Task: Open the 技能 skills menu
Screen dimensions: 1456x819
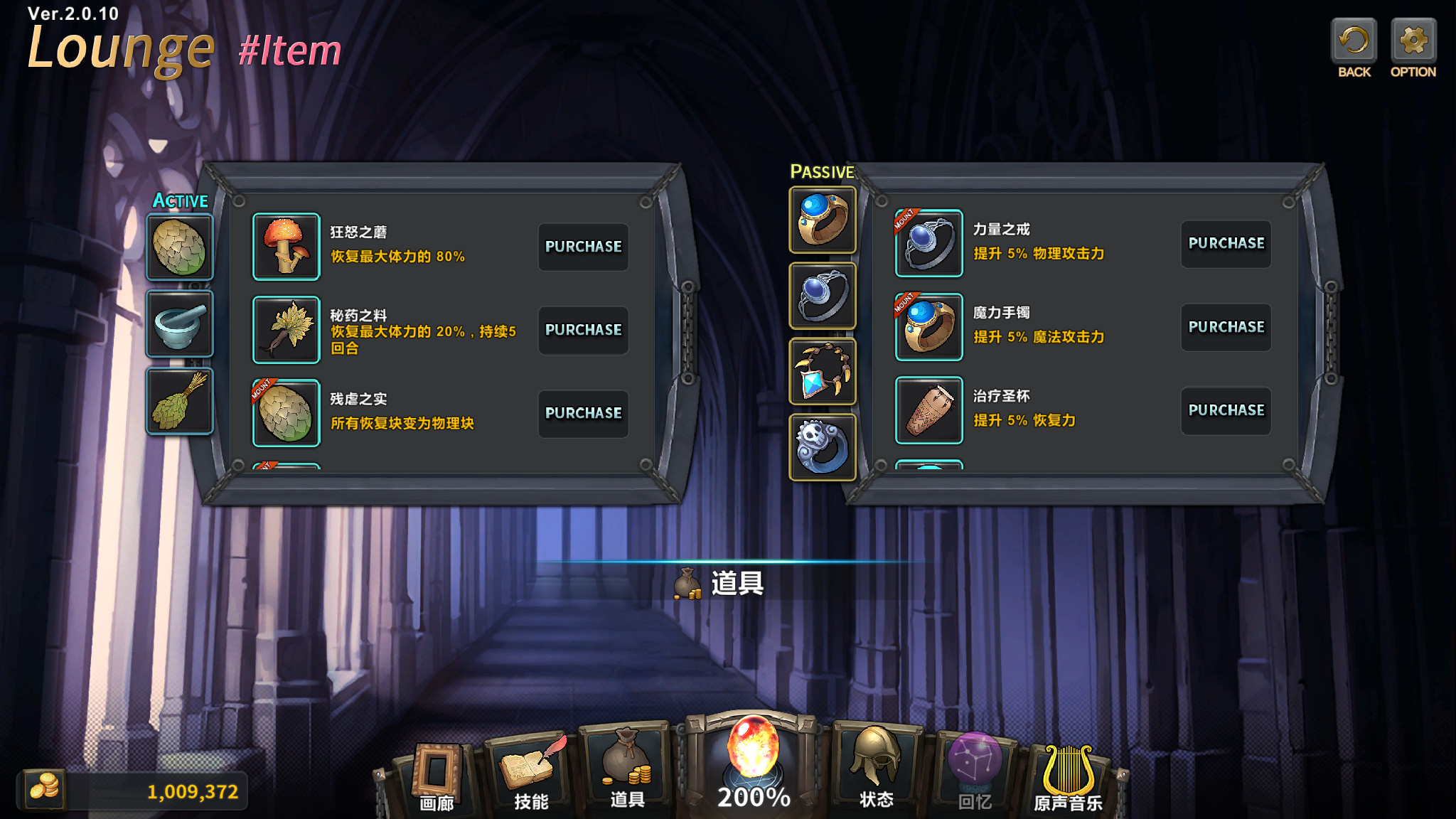Action: (531, 775)
